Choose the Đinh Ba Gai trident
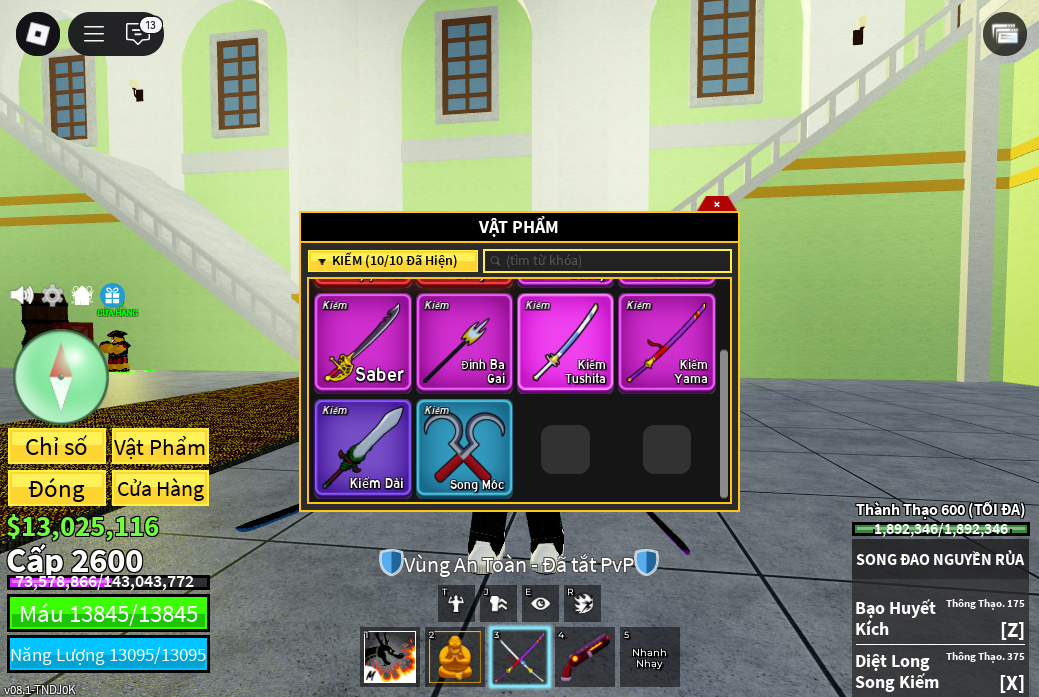 click(464, 342)
